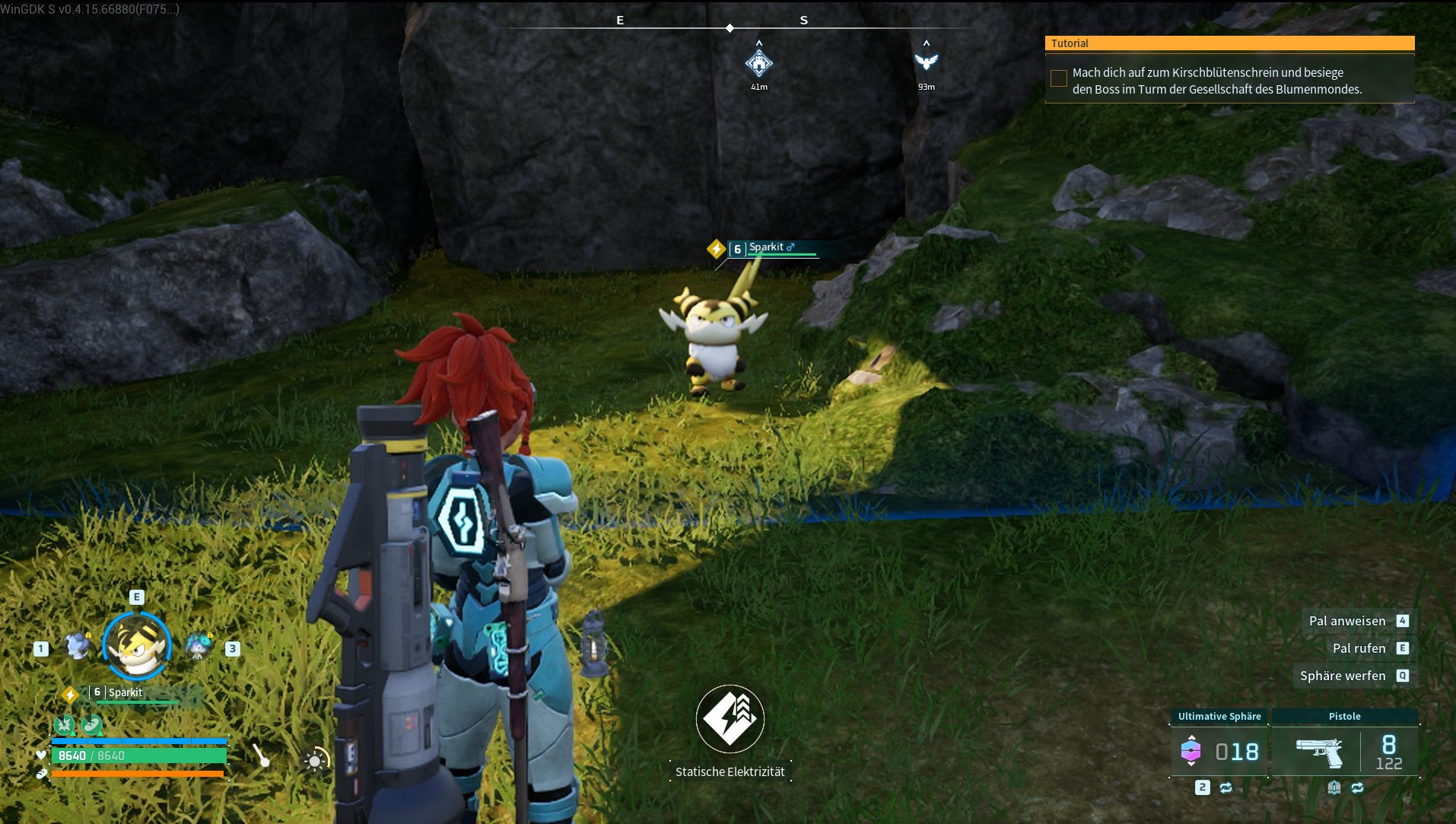Image resolution: width=1456 pixels, height=824 pixels.
Task: Choose the grey pal portrait beside slot 1
Action: coord(78,647)
